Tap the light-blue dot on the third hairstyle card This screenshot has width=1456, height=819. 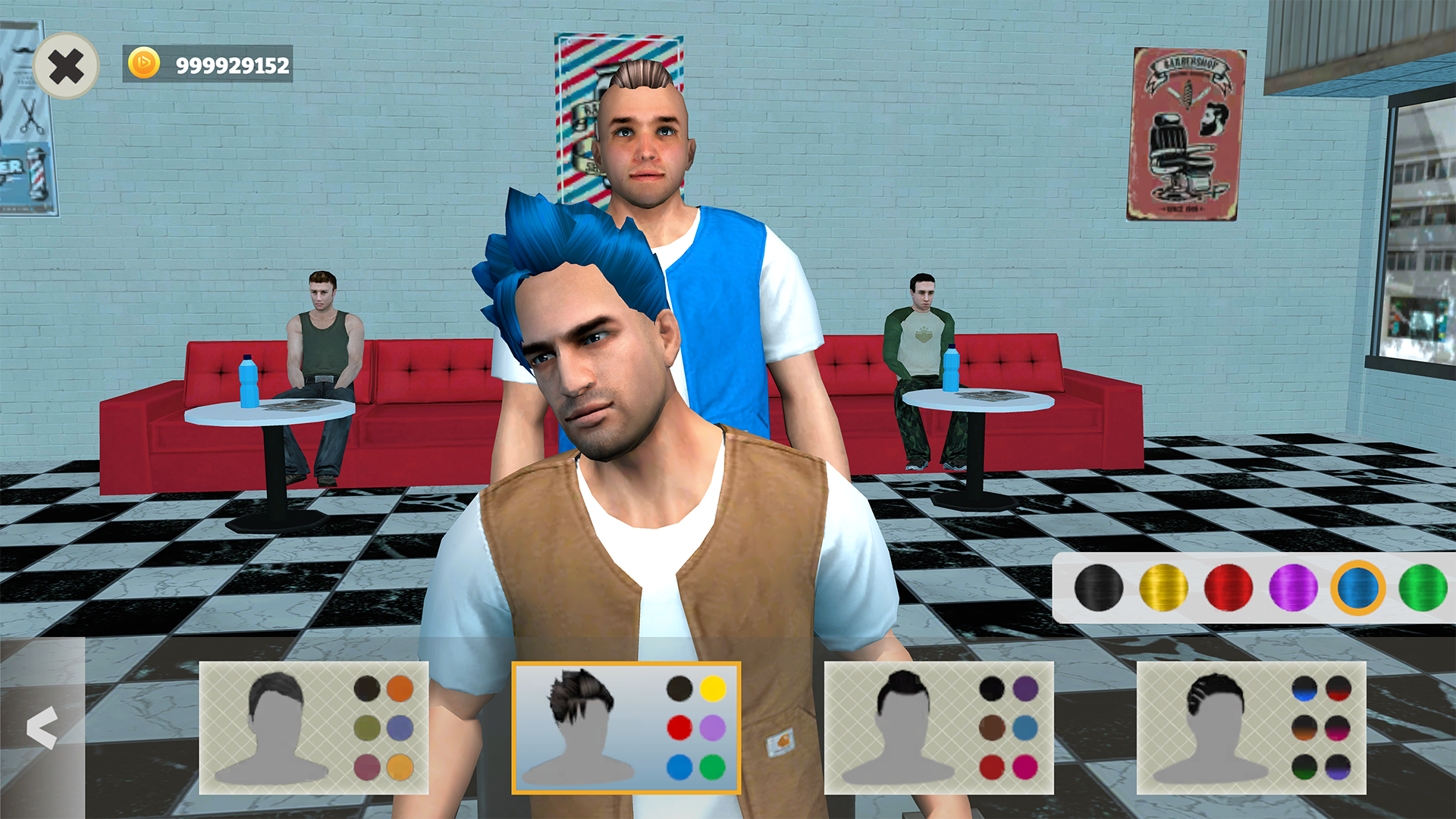click(1026, 729)
